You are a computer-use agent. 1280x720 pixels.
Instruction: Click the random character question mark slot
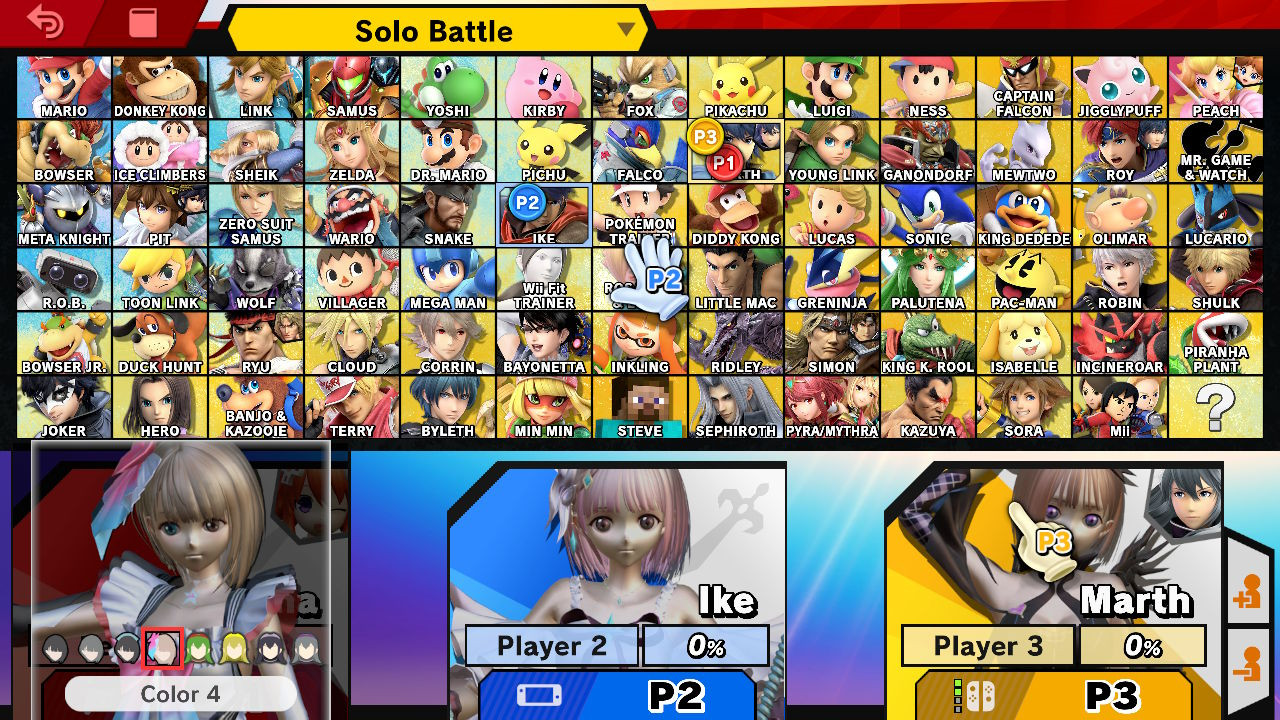coord(1216,405)
